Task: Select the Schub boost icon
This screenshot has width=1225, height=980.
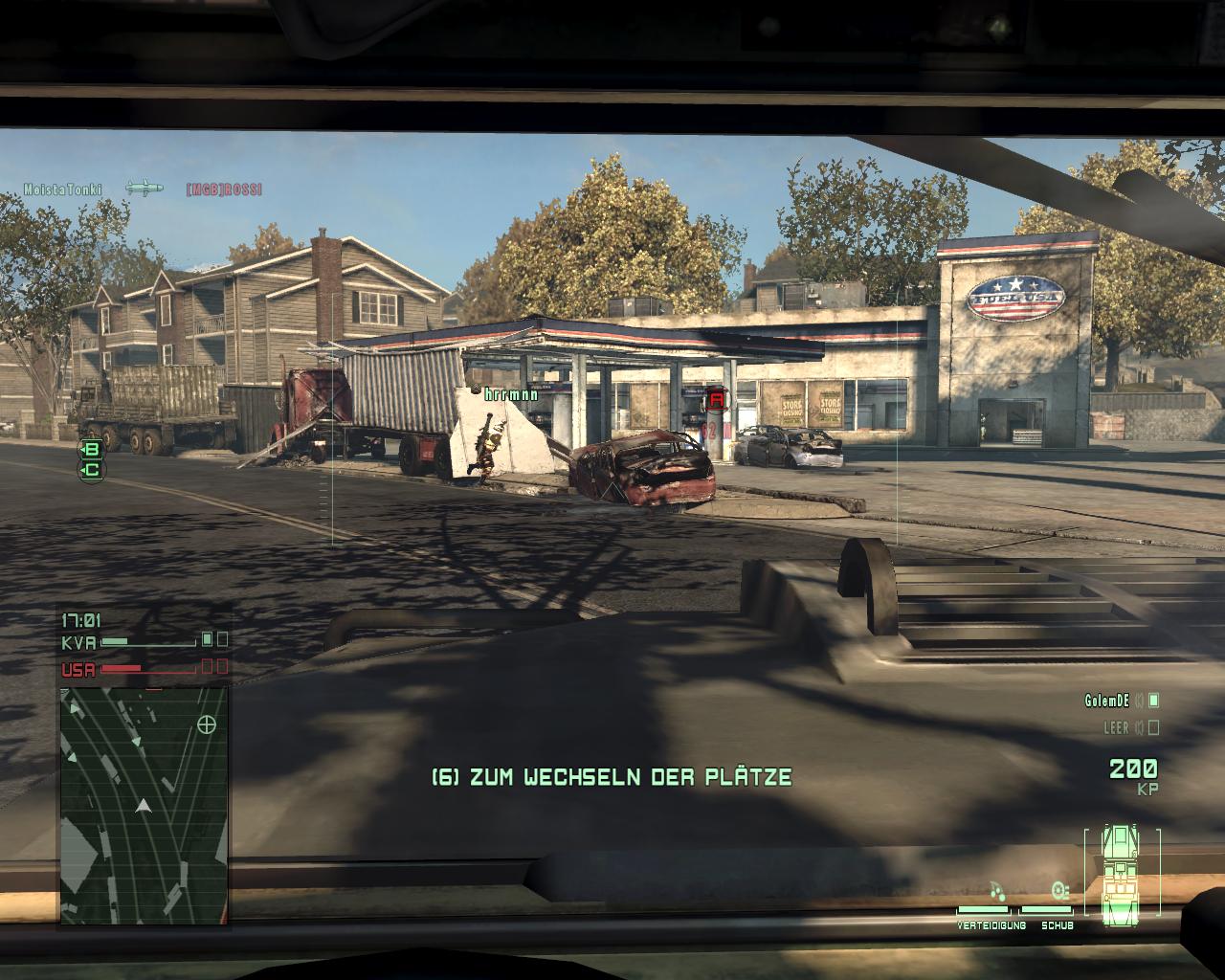Action: (1058, 888)
